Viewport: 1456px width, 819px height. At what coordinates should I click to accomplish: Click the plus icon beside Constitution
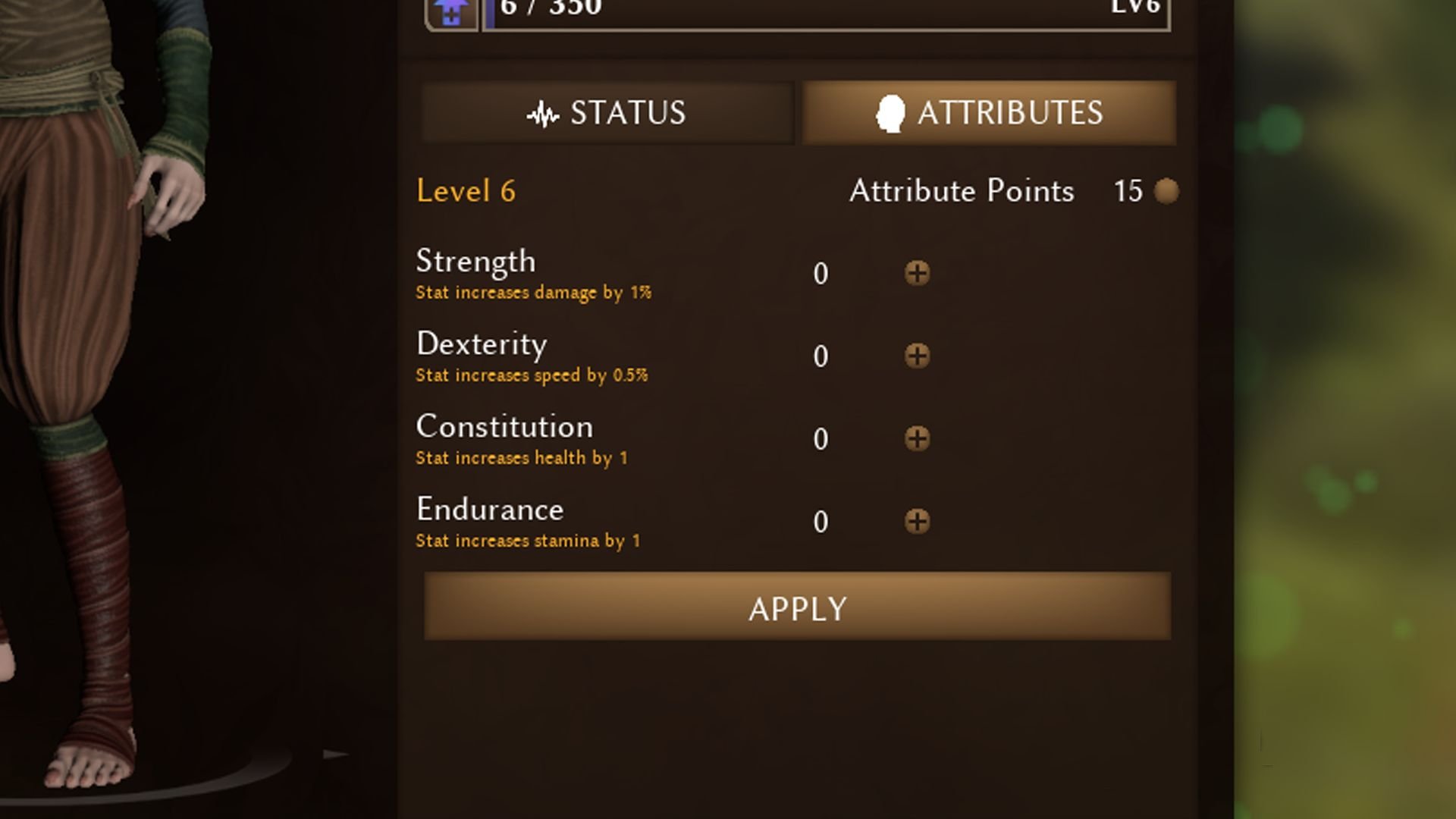click(918, 438)
